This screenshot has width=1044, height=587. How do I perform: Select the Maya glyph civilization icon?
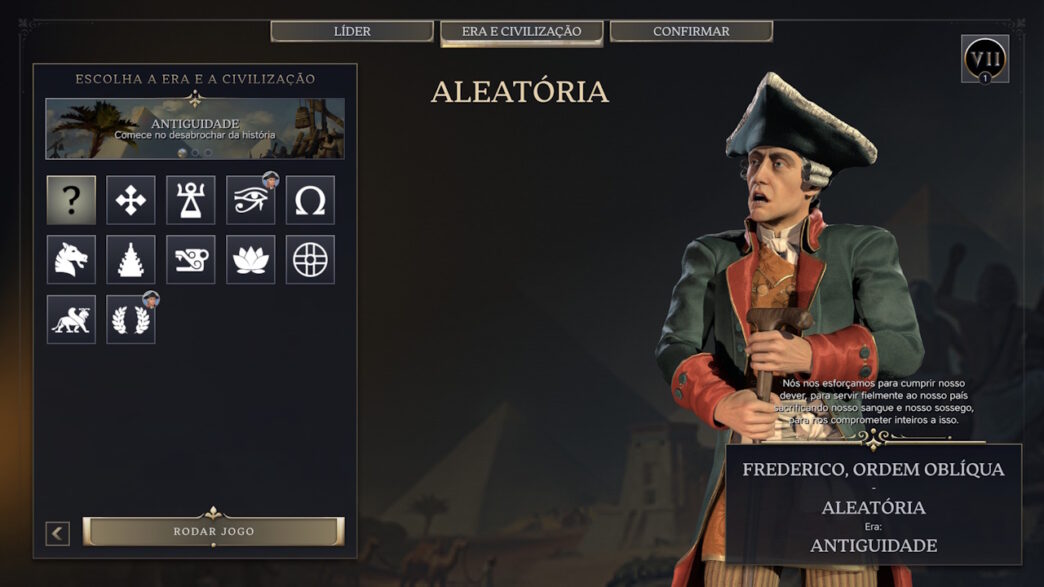coord(191,260)
